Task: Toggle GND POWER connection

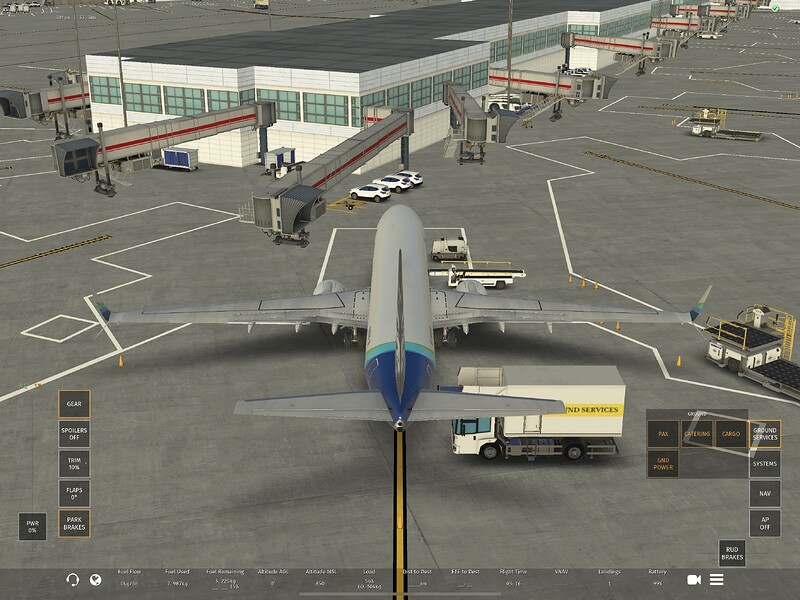Action: (x=663, y=464)
